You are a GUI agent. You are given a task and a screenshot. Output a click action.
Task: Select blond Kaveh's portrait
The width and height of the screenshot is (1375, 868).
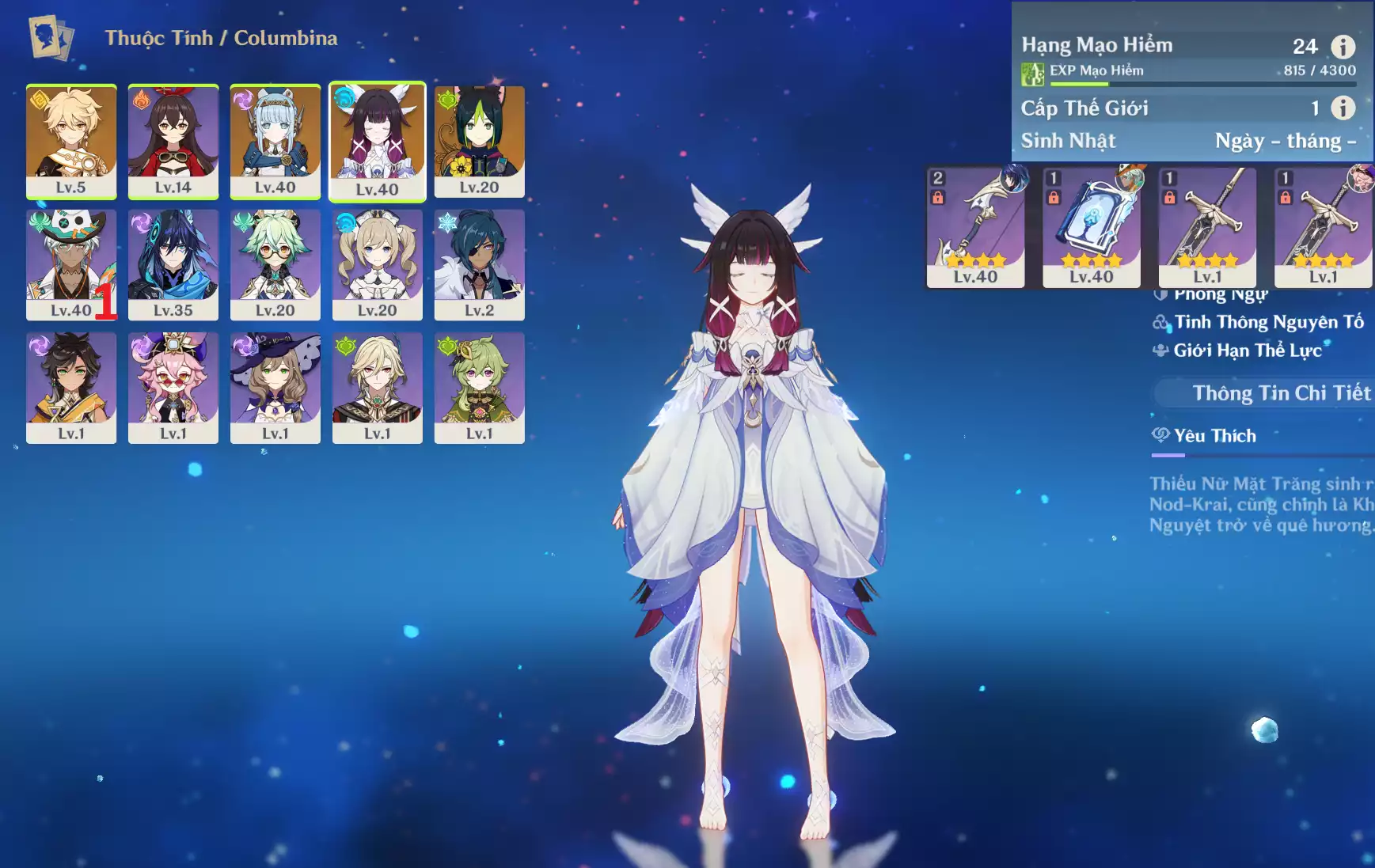point(377,387)
